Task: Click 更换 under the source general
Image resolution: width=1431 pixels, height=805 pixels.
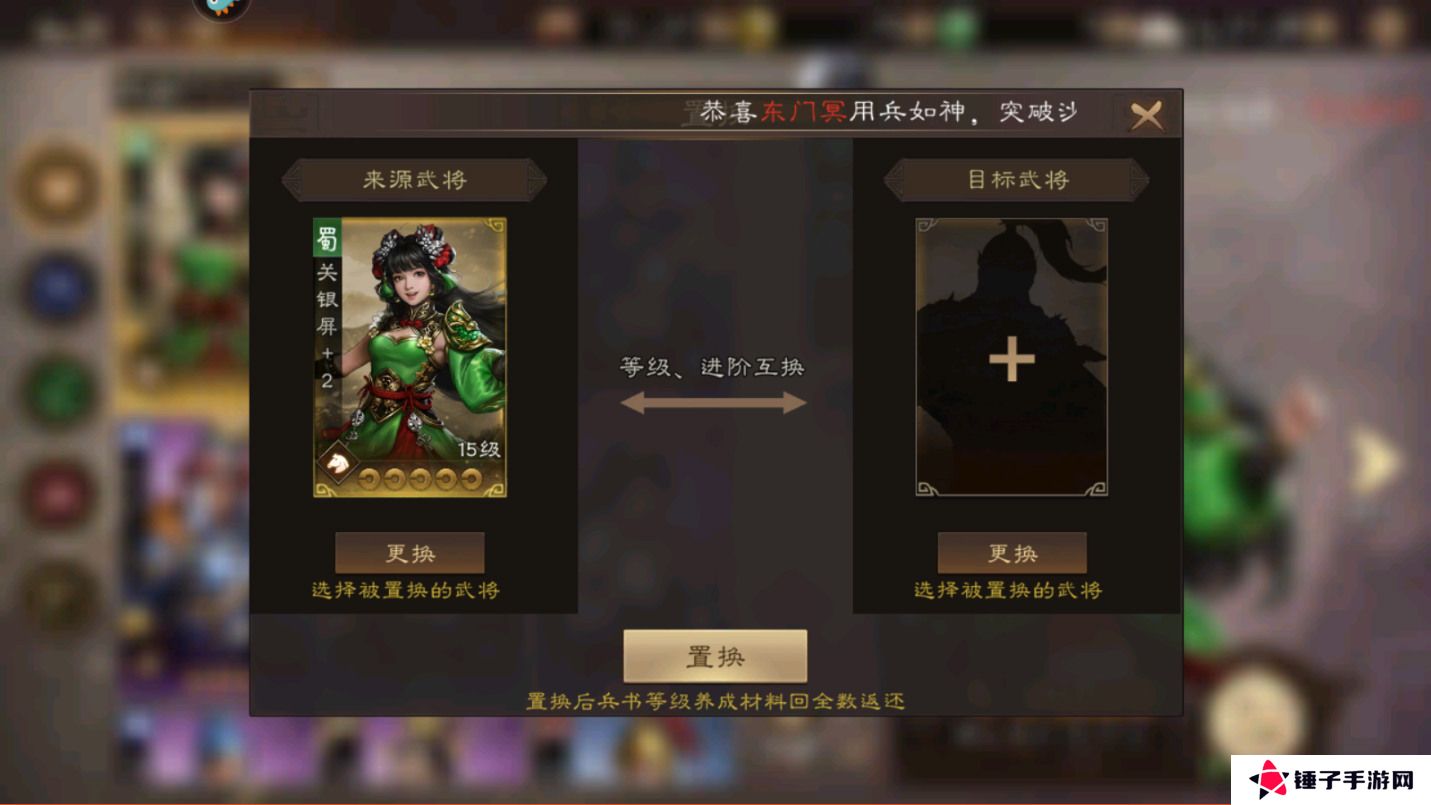Action: click(x=411, y=552)
